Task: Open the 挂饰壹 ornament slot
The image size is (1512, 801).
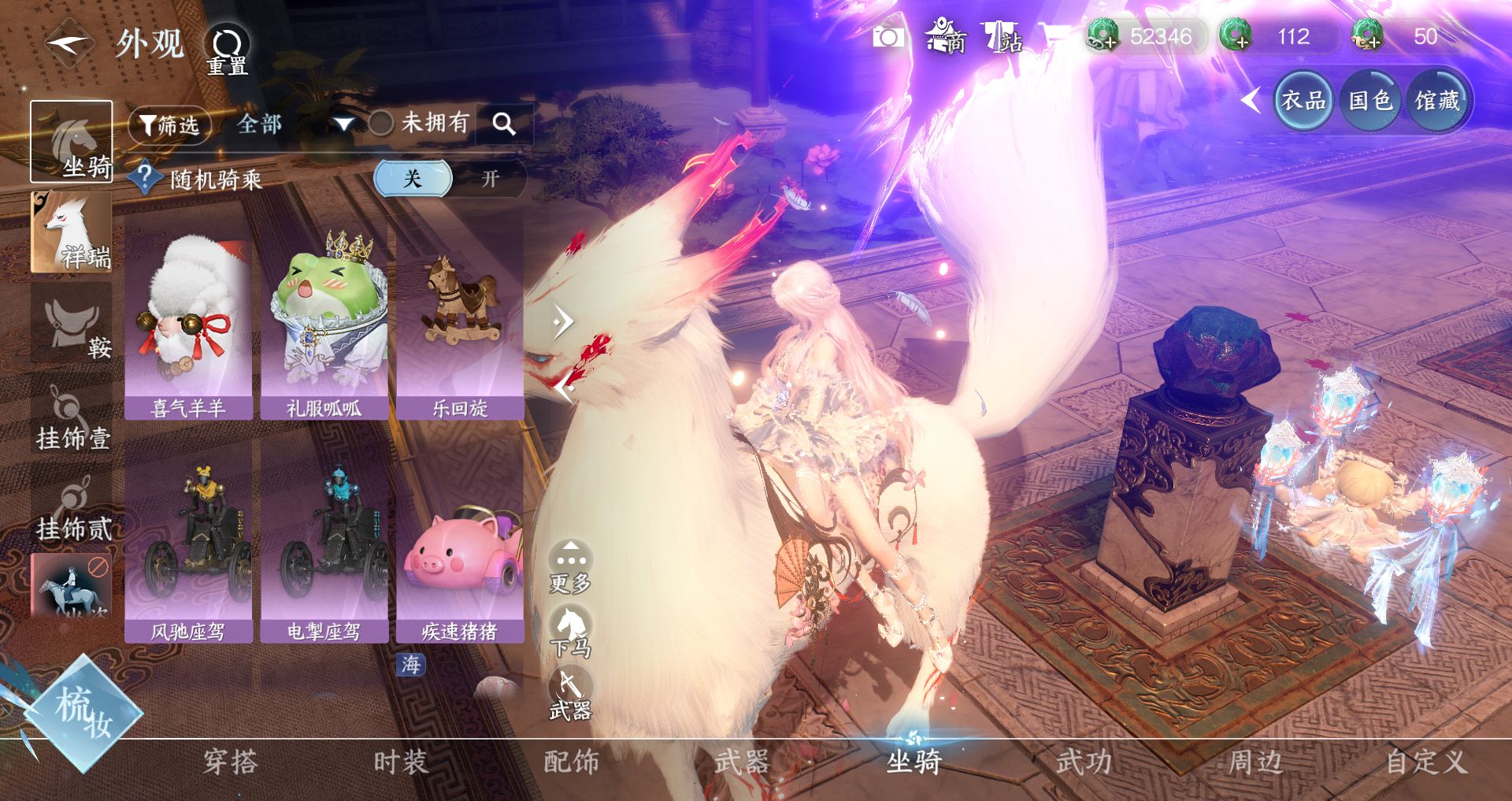Action: [x=71, y=417]
